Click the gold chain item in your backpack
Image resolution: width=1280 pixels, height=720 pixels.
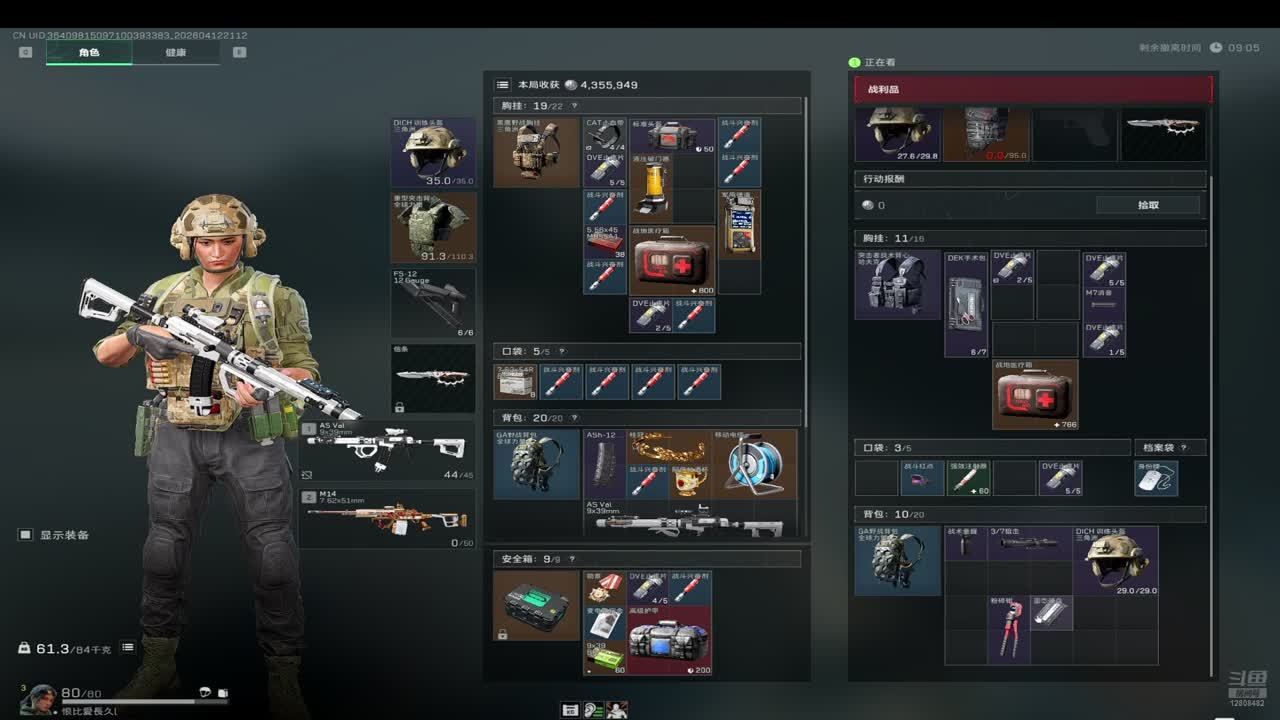click(668, 445)
